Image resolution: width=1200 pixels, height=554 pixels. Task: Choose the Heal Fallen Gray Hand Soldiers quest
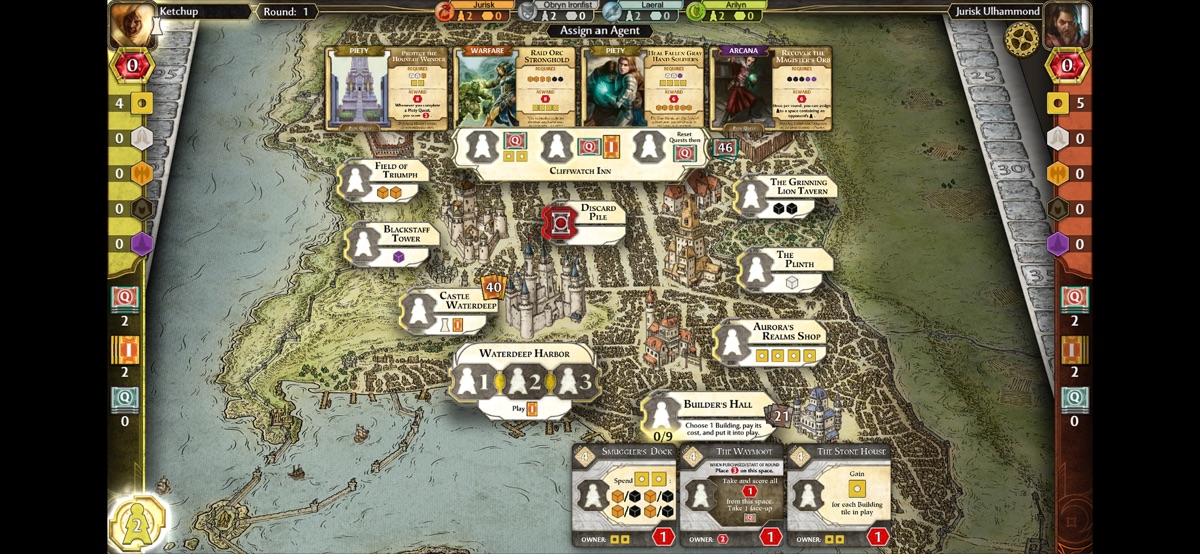point(644,88)
